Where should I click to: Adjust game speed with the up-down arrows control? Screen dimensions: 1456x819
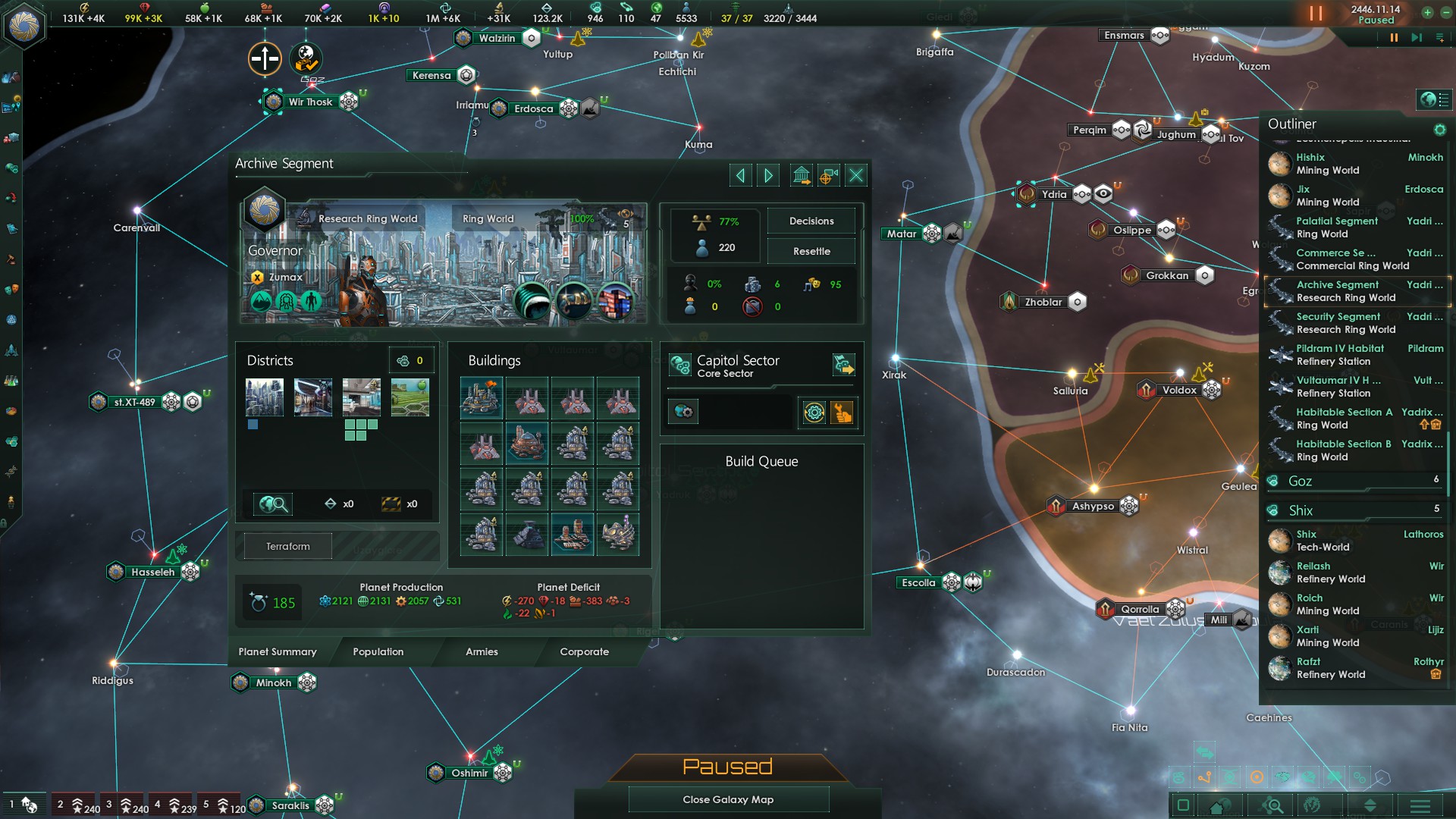click(1371, 806)
